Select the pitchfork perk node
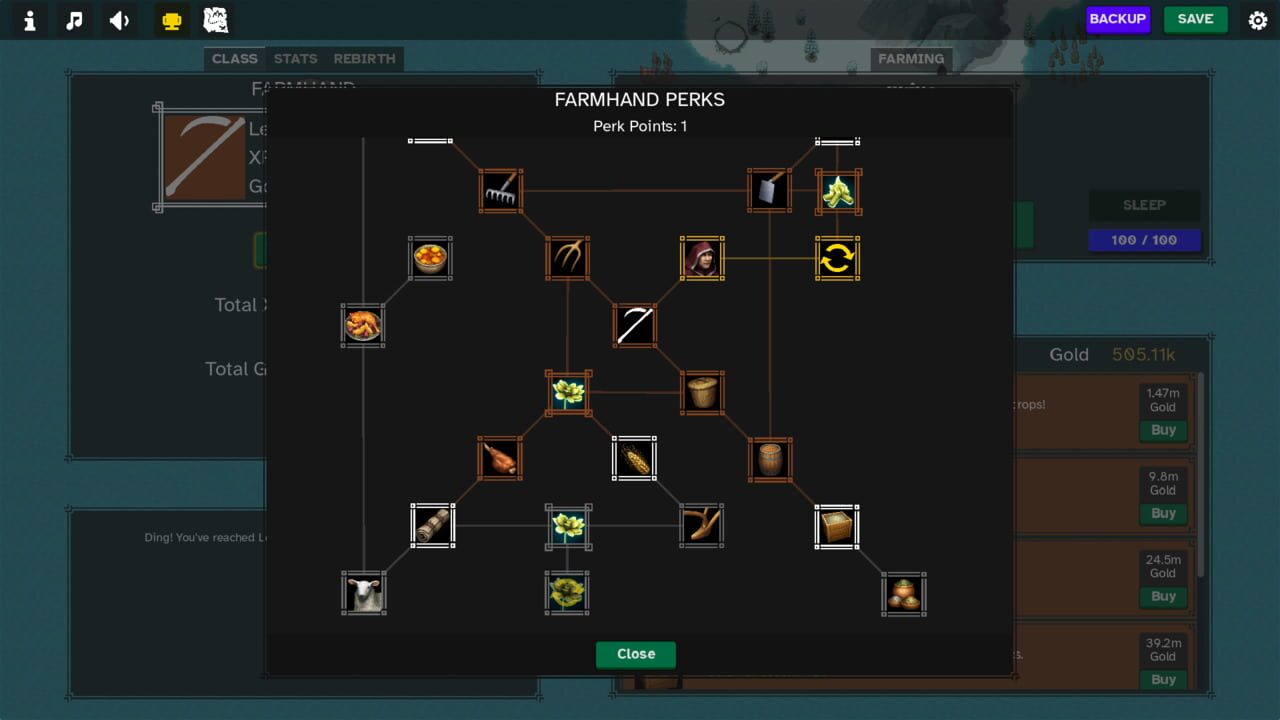Viewport: 1280px width, 720px height. click(568, 257)
